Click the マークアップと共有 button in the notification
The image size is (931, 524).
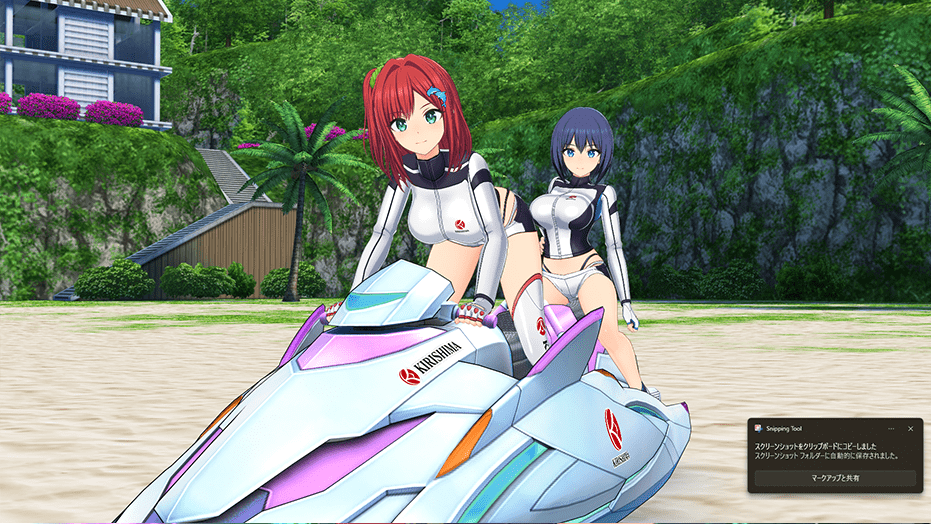(835, 479)
